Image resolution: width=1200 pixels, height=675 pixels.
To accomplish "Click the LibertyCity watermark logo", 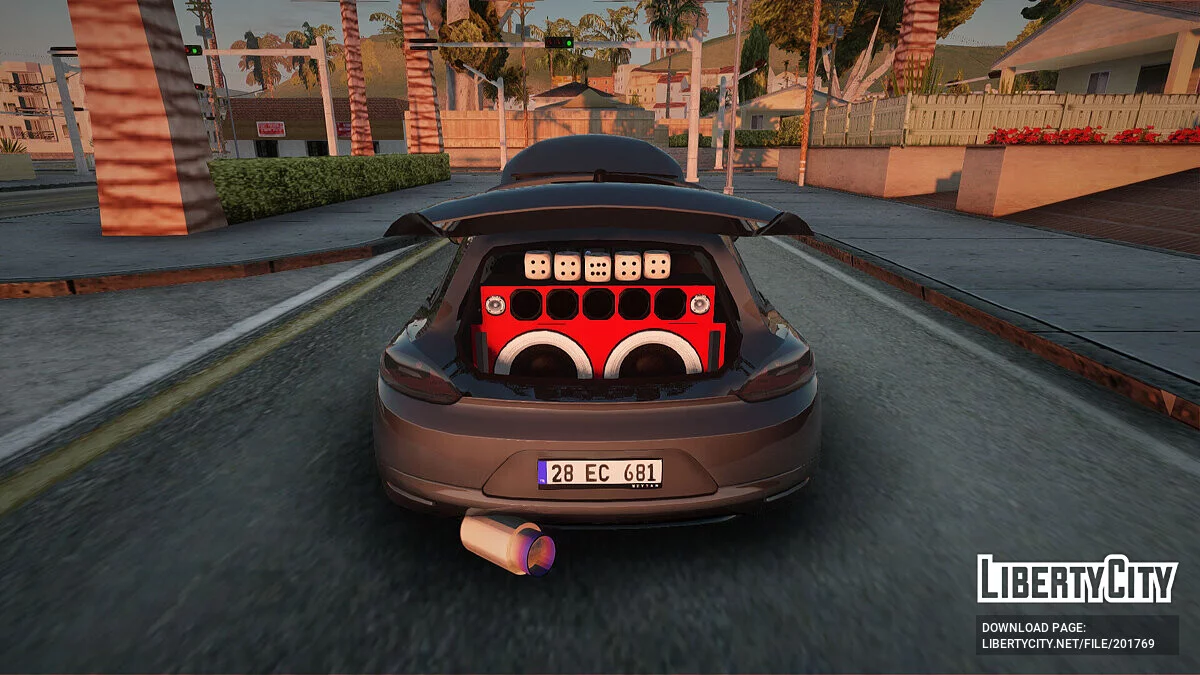I will (1077, 579).
